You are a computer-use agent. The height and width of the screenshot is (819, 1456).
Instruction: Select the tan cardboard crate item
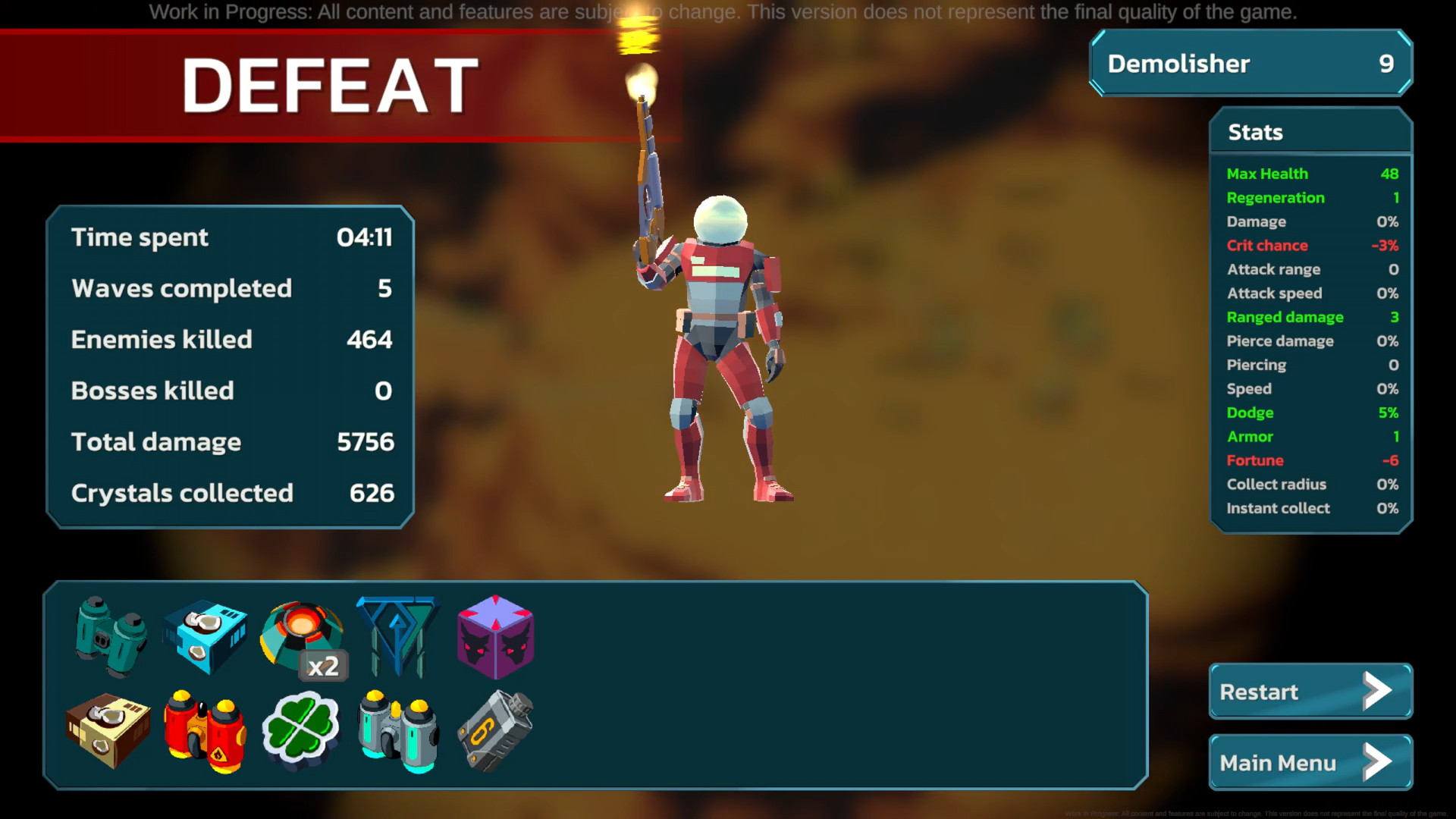point(108,730)
